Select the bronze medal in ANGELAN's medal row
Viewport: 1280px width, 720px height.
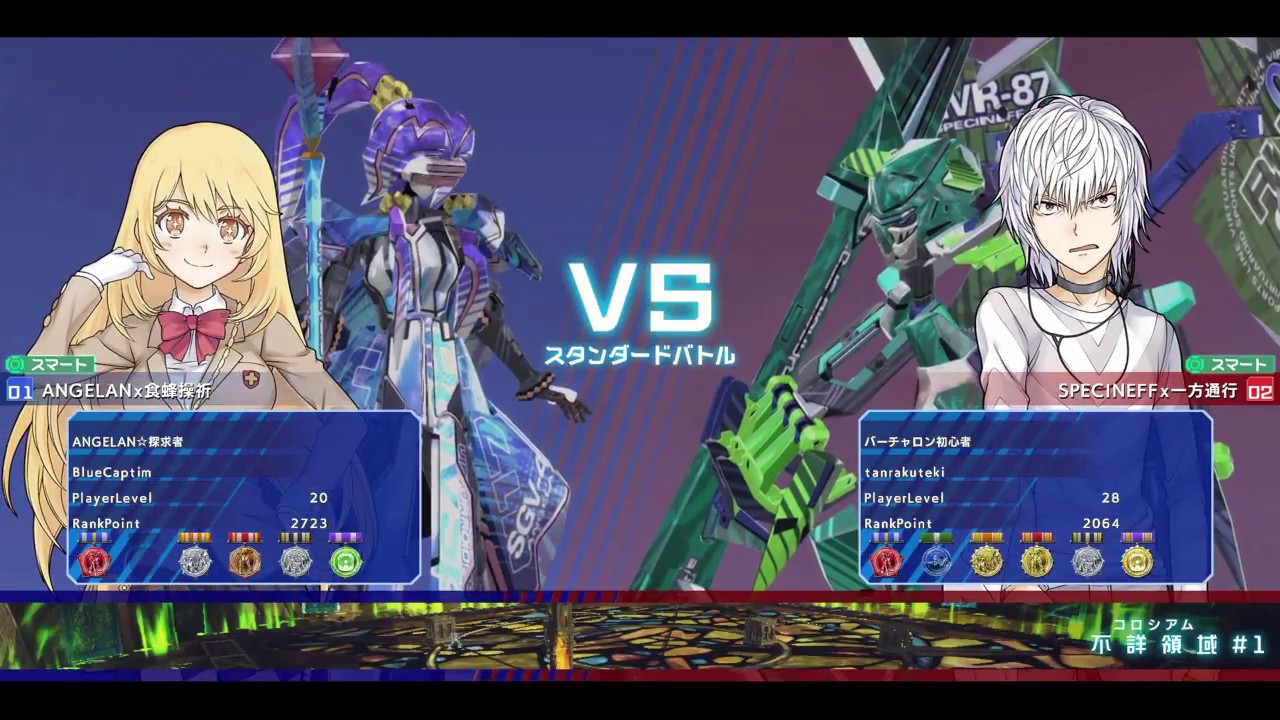(x=245, y=562)
